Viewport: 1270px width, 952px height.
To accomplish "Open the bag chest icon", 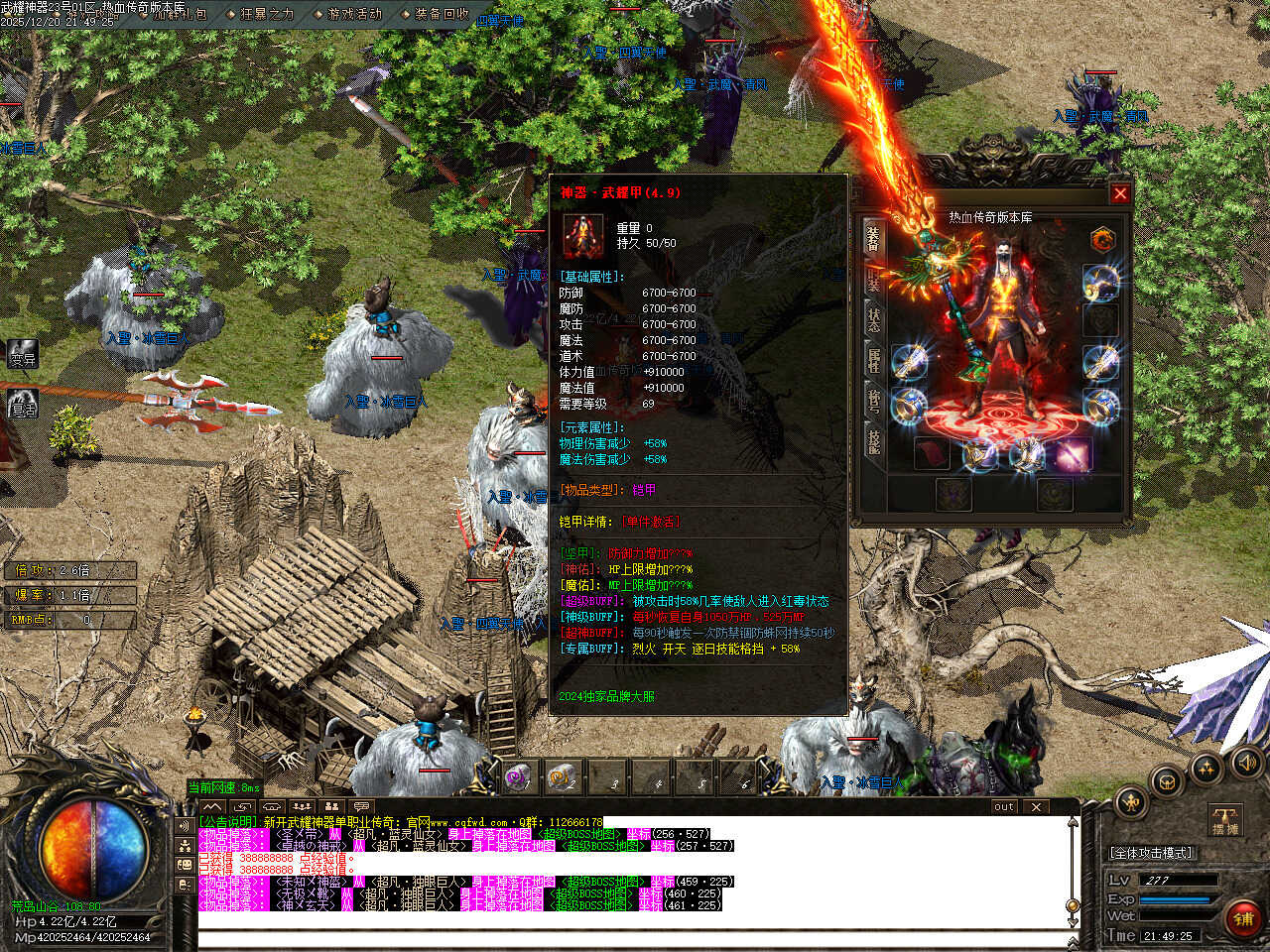I will [1167, 780].
